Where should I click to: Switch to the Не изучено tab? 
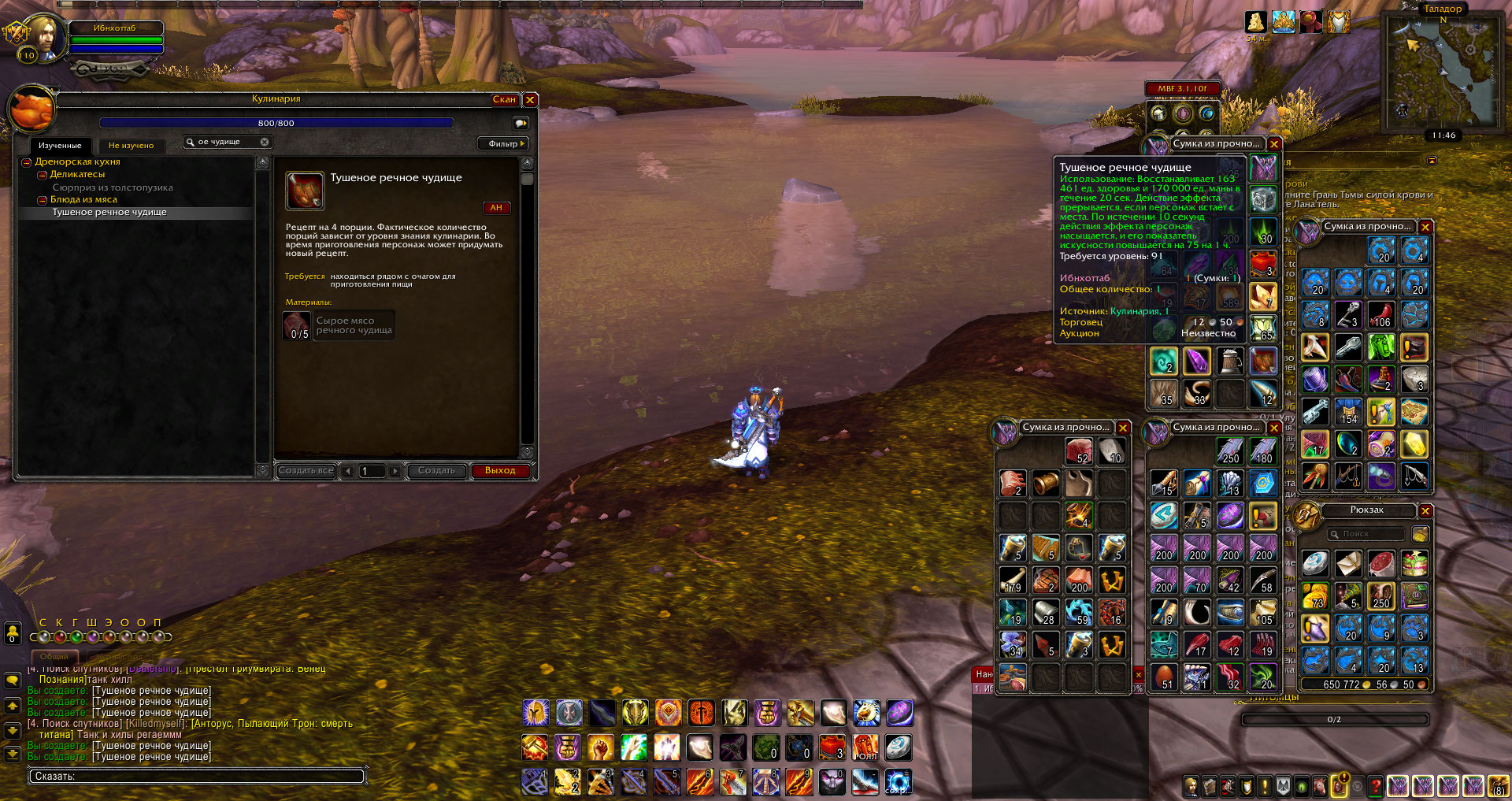pos(131,146)
